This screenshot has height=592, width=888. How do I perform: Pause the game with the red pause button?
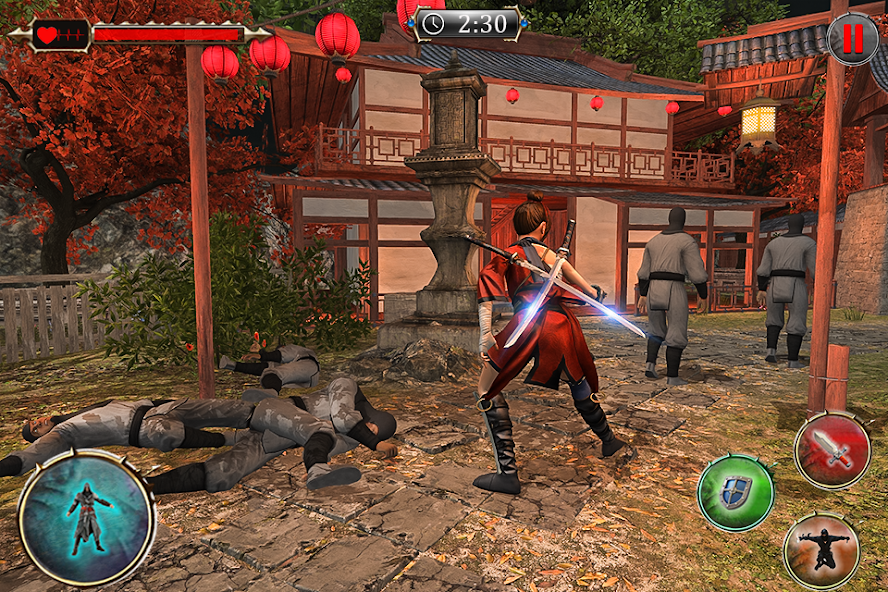[852, 39]
